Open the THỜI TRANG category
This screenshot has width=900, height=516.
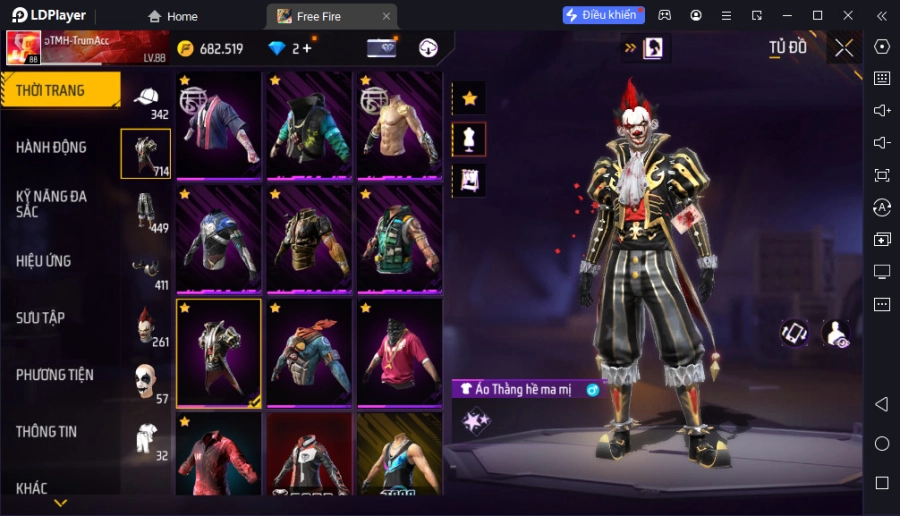tap(60, 90)
